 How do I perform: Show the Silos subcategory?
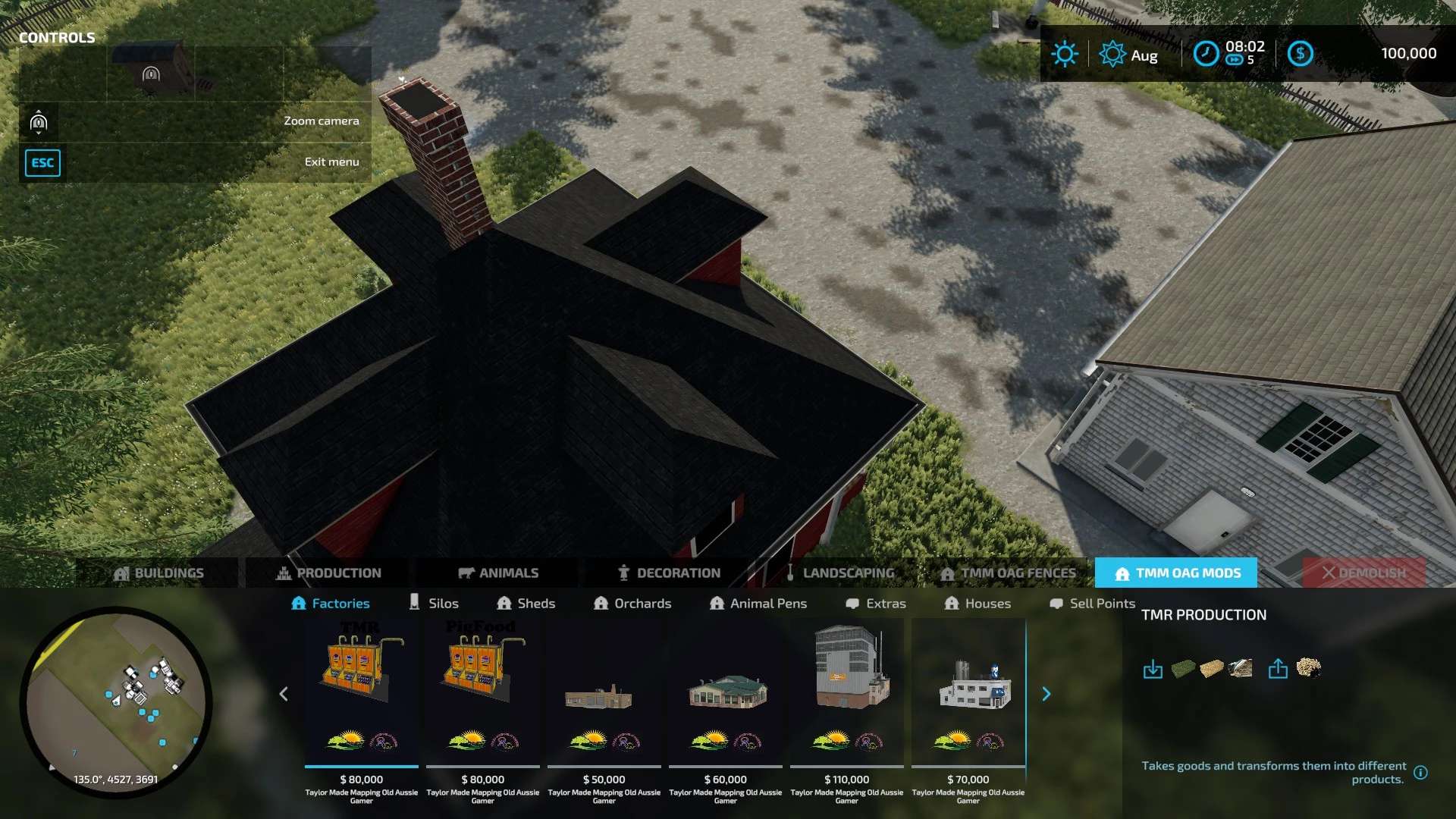click(x=434, y=603)
